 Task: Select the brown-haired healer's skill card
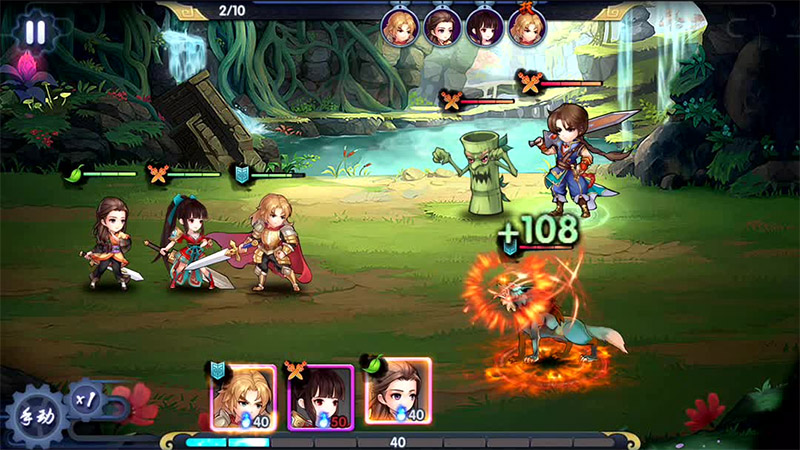(x=397, y=392)
